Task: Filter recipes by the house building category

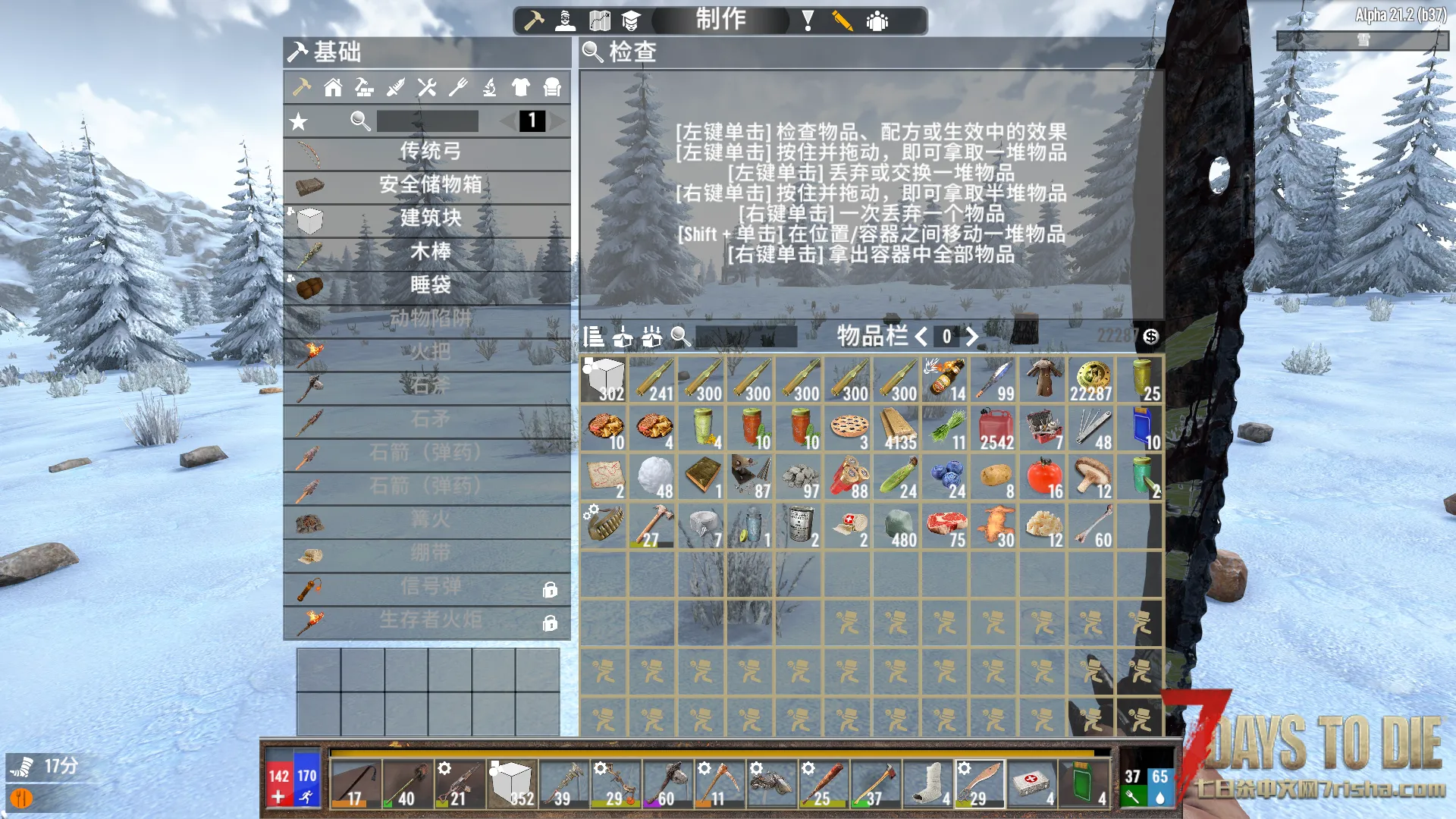Action: point(333,88)
